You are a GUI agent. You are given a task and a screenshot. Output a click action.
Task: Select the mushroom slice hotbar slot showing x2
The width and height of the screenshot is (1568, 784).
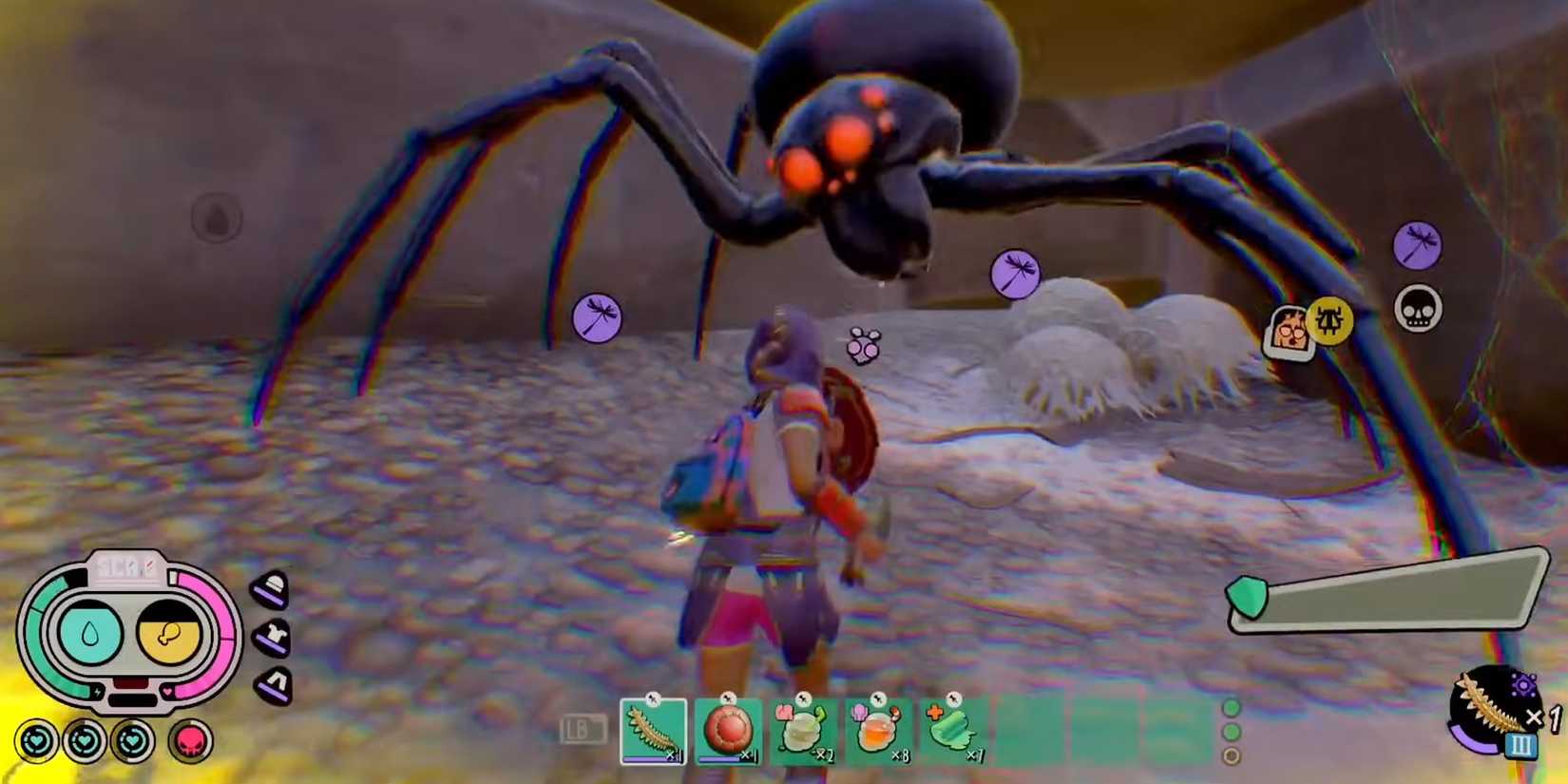pyautogui.click(x=800, y=730)
